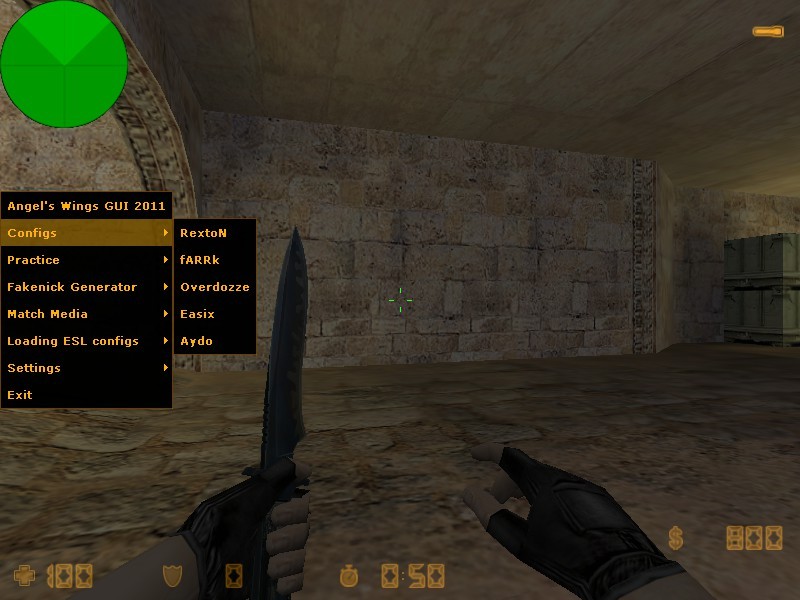The image size is (800, 600).
Task: Load the Easix config
Action: [x=214, y=314]
